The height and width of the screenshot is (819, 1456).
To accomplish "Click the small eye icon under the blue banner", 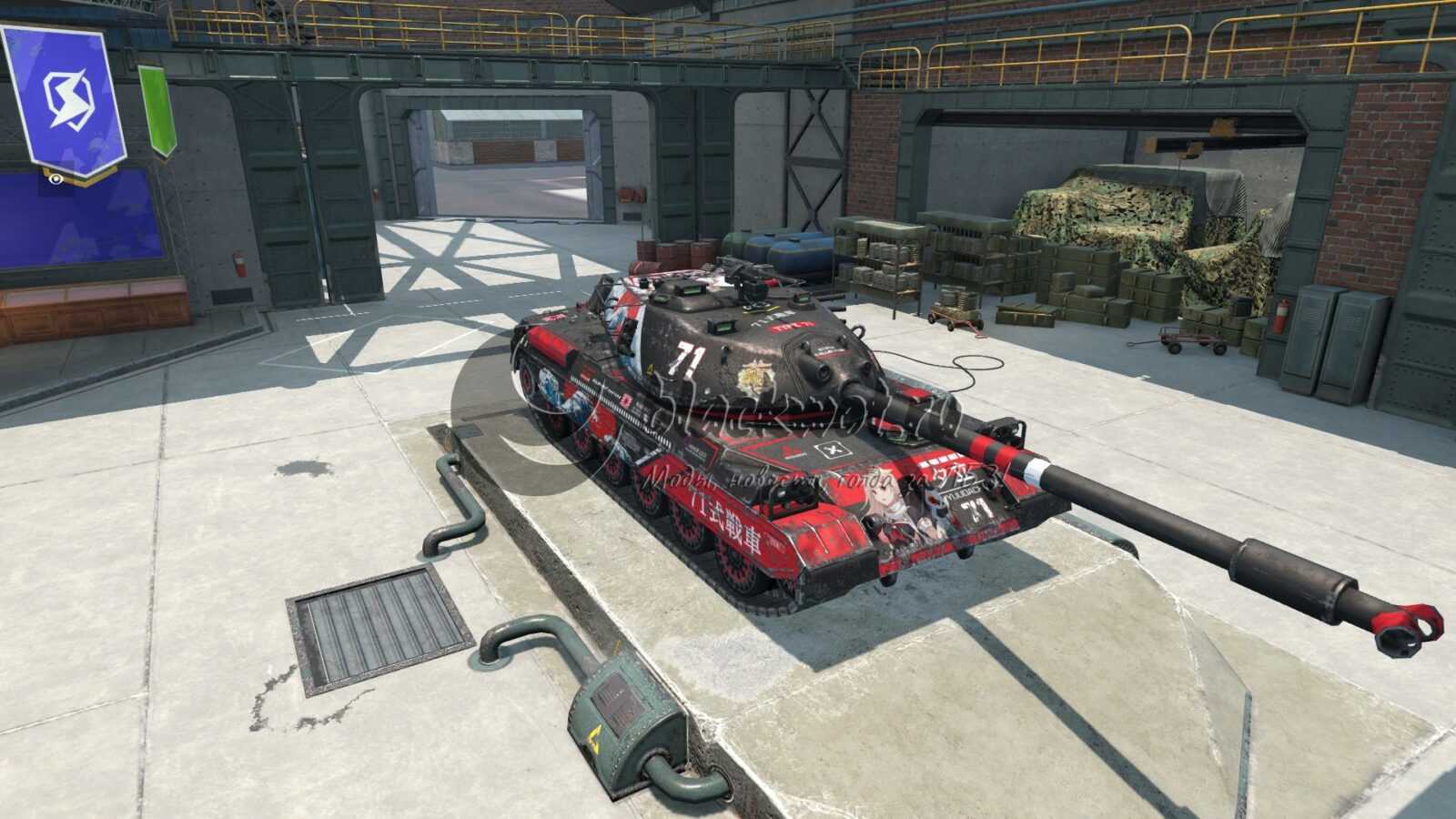I will pyautogui.click(x=56, y=179).
